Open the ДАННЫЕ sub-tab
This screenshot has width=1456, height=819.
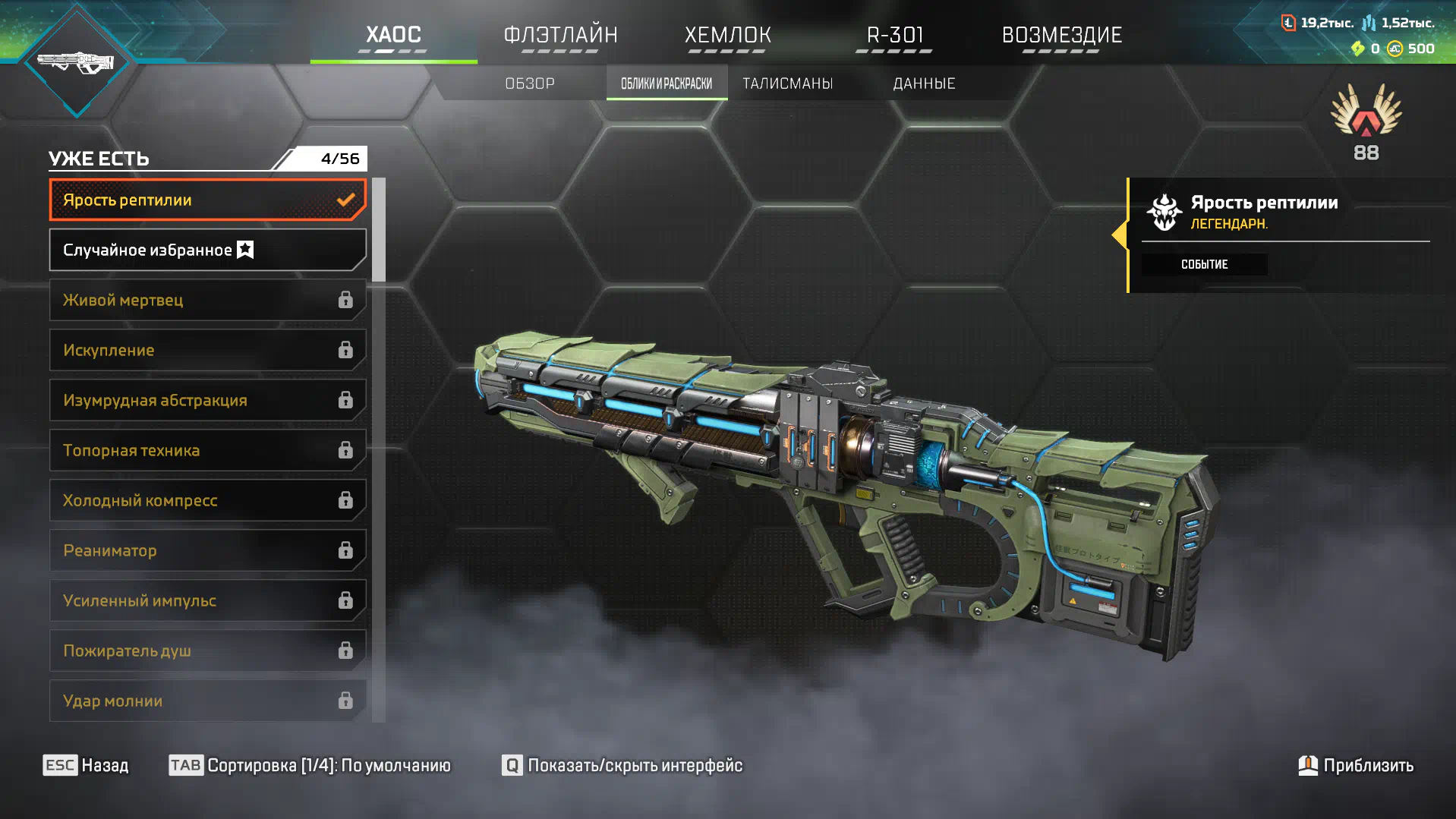(924, 83)
